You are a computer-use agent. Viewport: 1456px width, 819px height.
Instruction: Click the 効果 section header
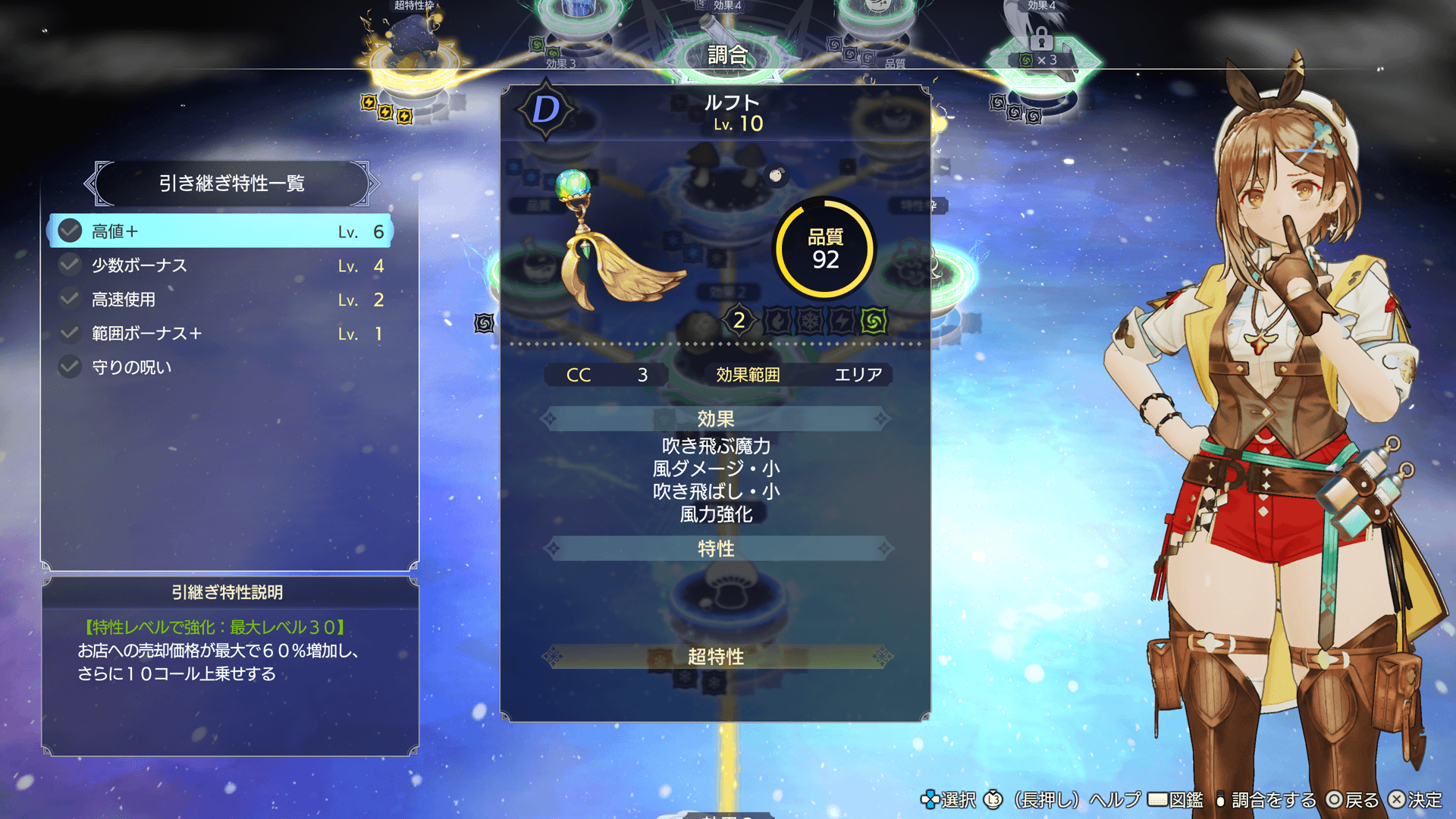coord(716,419)
